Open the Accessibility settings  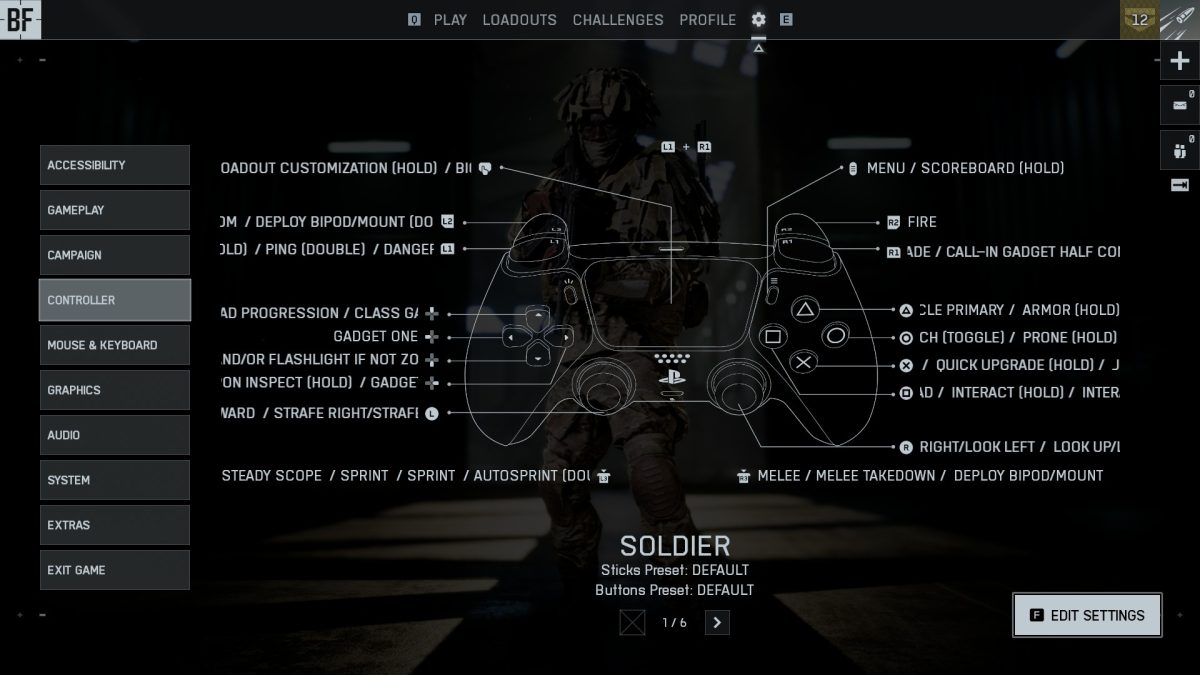pos(114,165)
